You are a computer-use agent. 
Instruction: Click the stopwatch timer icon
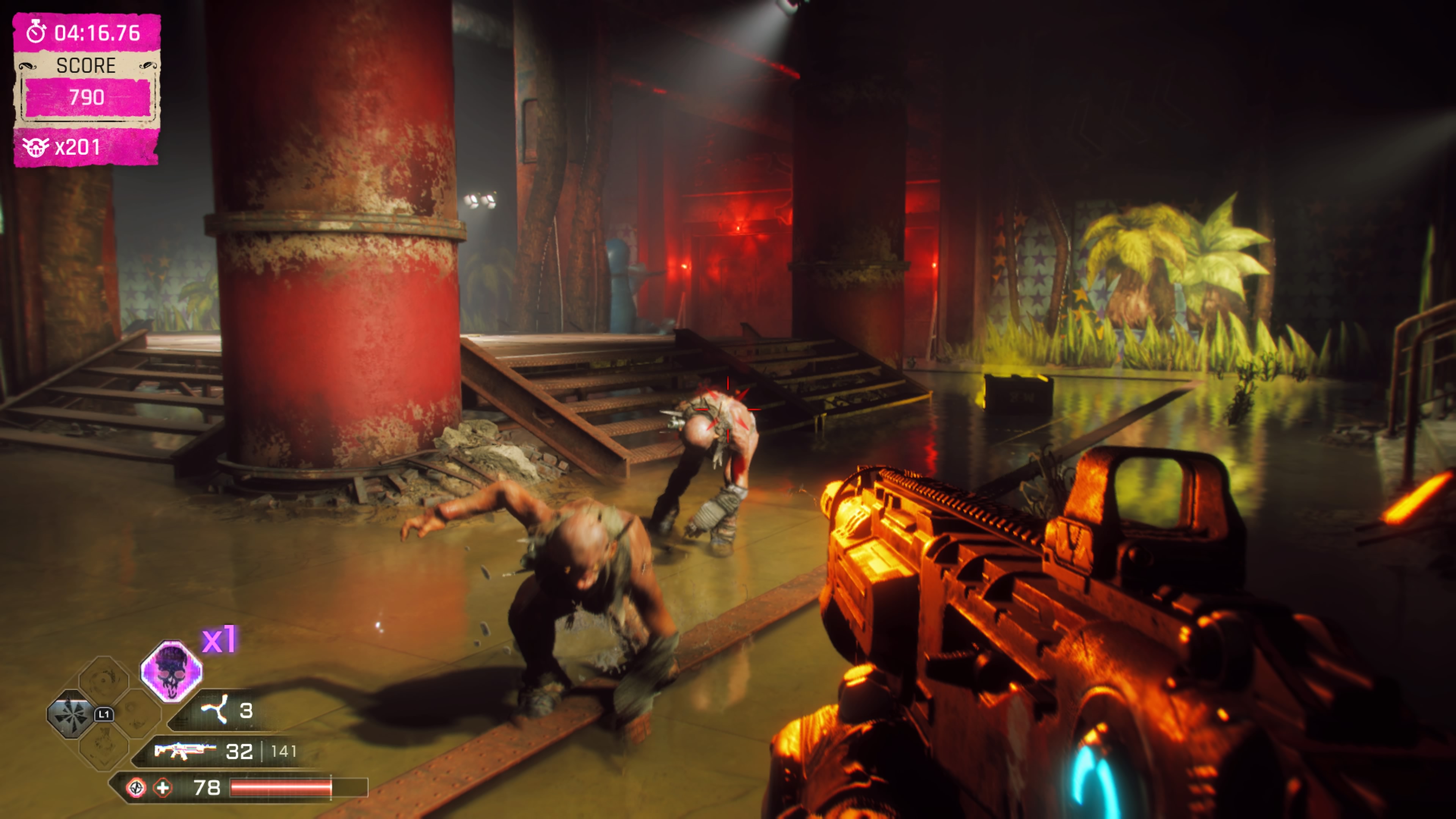[x=37, y=32]
